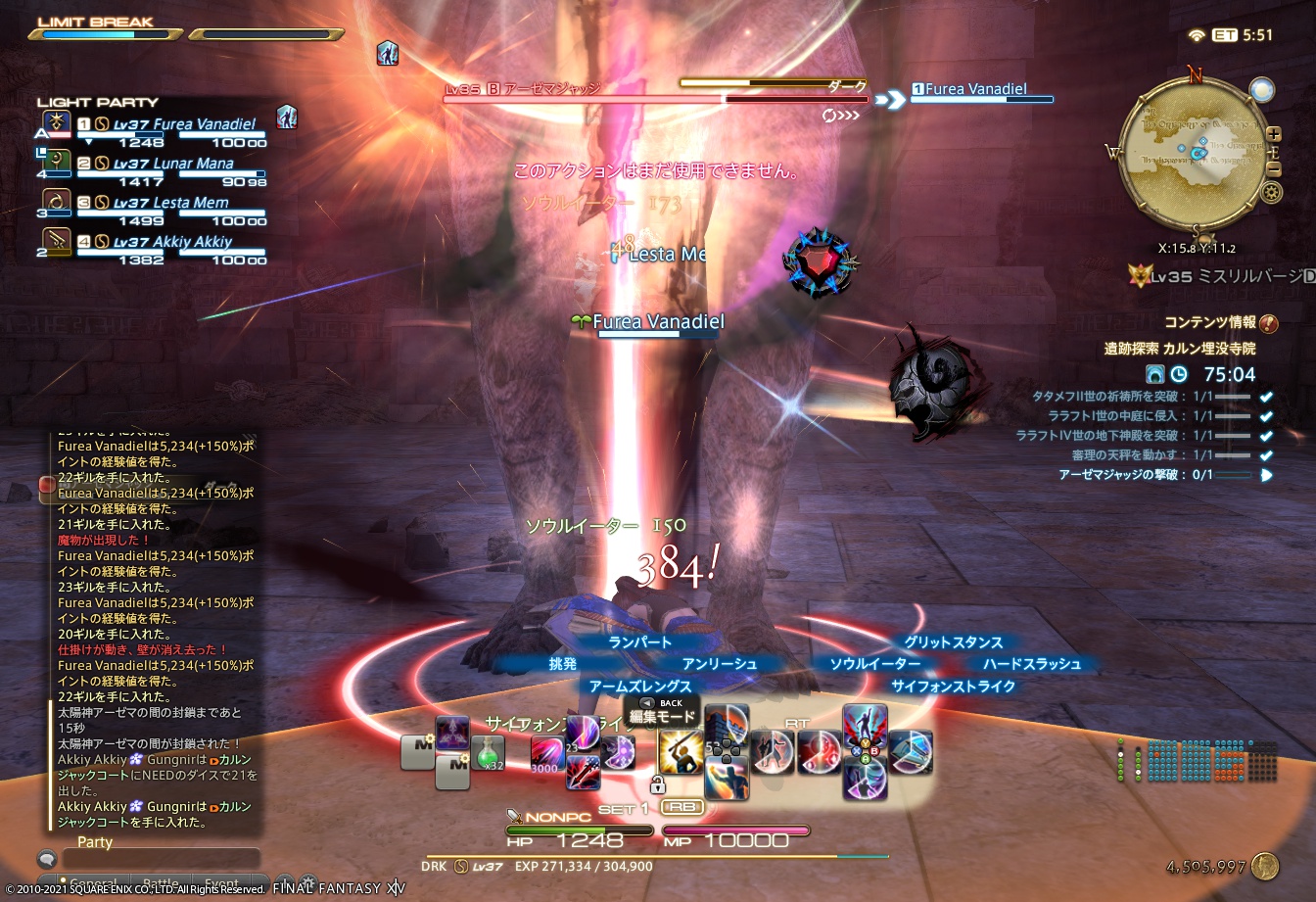Expand the アーゼマジャッジの撃破 objective arrow
Image resolution: width=1316 pixels, height=902 pixels.
tap(1266, 474)
